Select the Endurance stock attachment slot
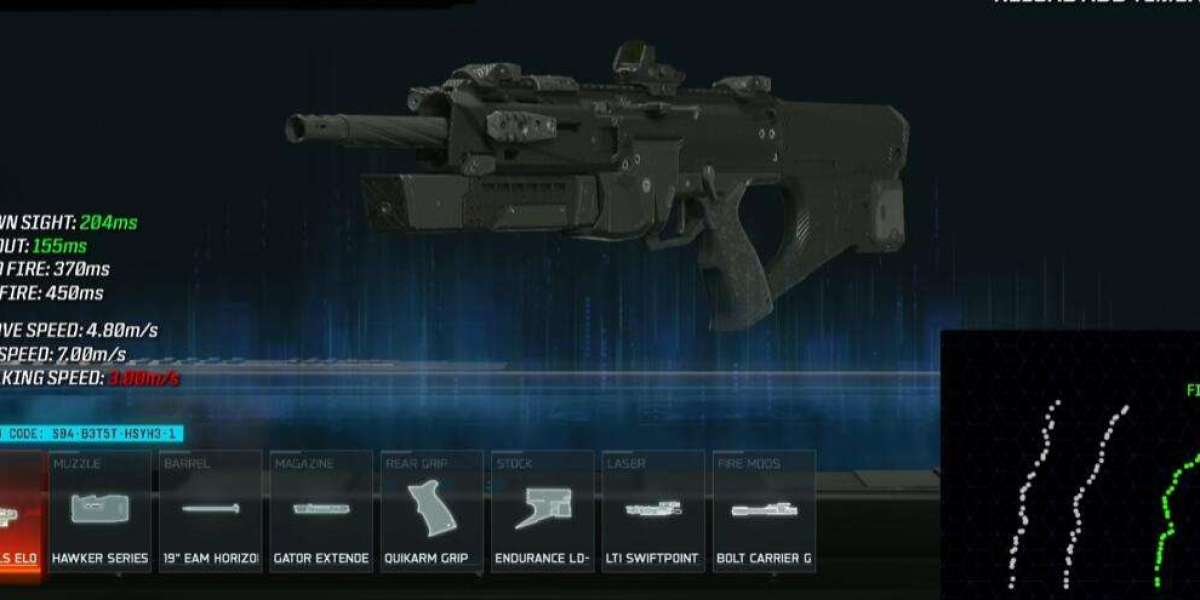1200x600 pixels. coord(543,512)
